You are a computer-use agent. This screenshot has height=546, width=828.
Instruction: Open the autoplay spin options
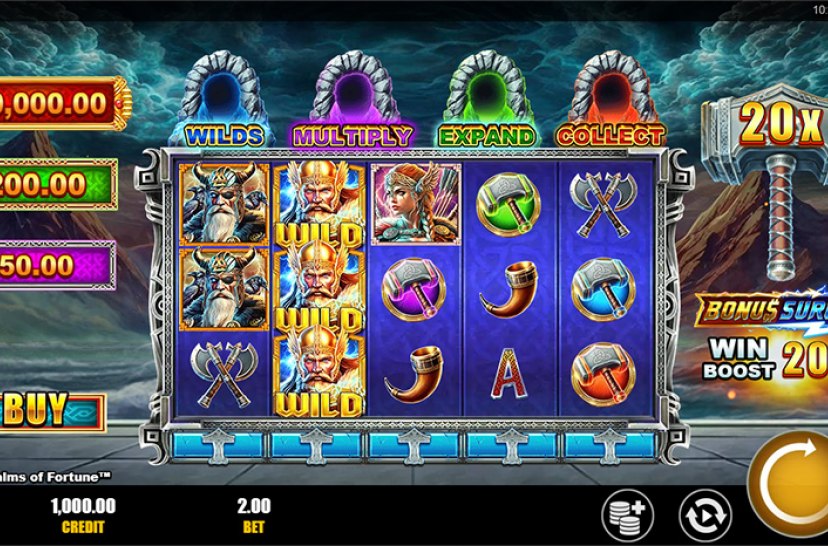[x=704, y=515]
